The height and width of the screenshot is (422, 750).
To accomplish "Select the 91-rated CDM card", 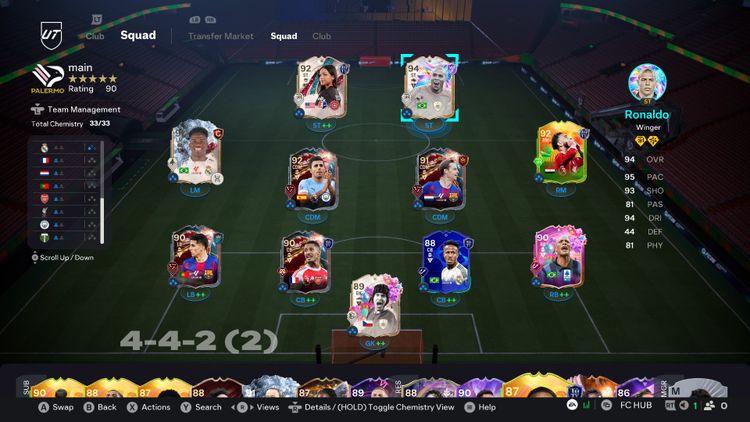I will pyautogui.click(x=441, y=181).
